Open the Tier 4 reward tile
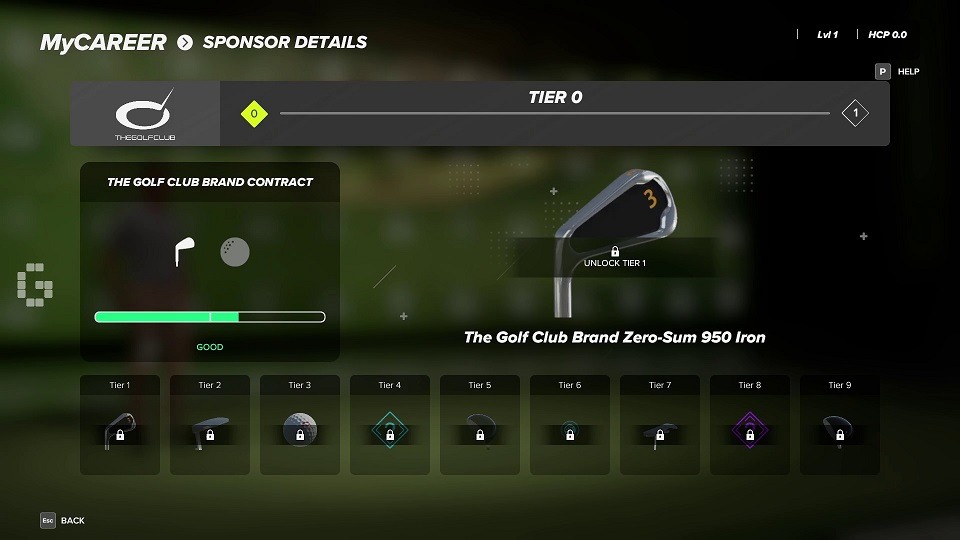The height and width of the screenshot is (540, 960). point(390,425)
